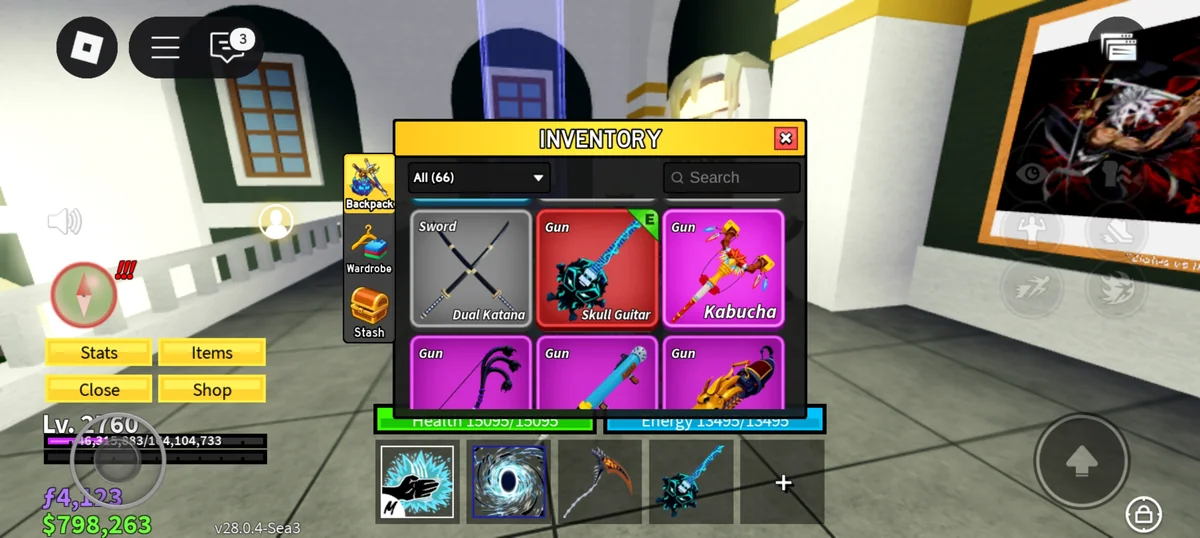Click the yellow Close button
Viewport: 1200px width, 538px height.
pyautogui.click(x=99, y=390)
